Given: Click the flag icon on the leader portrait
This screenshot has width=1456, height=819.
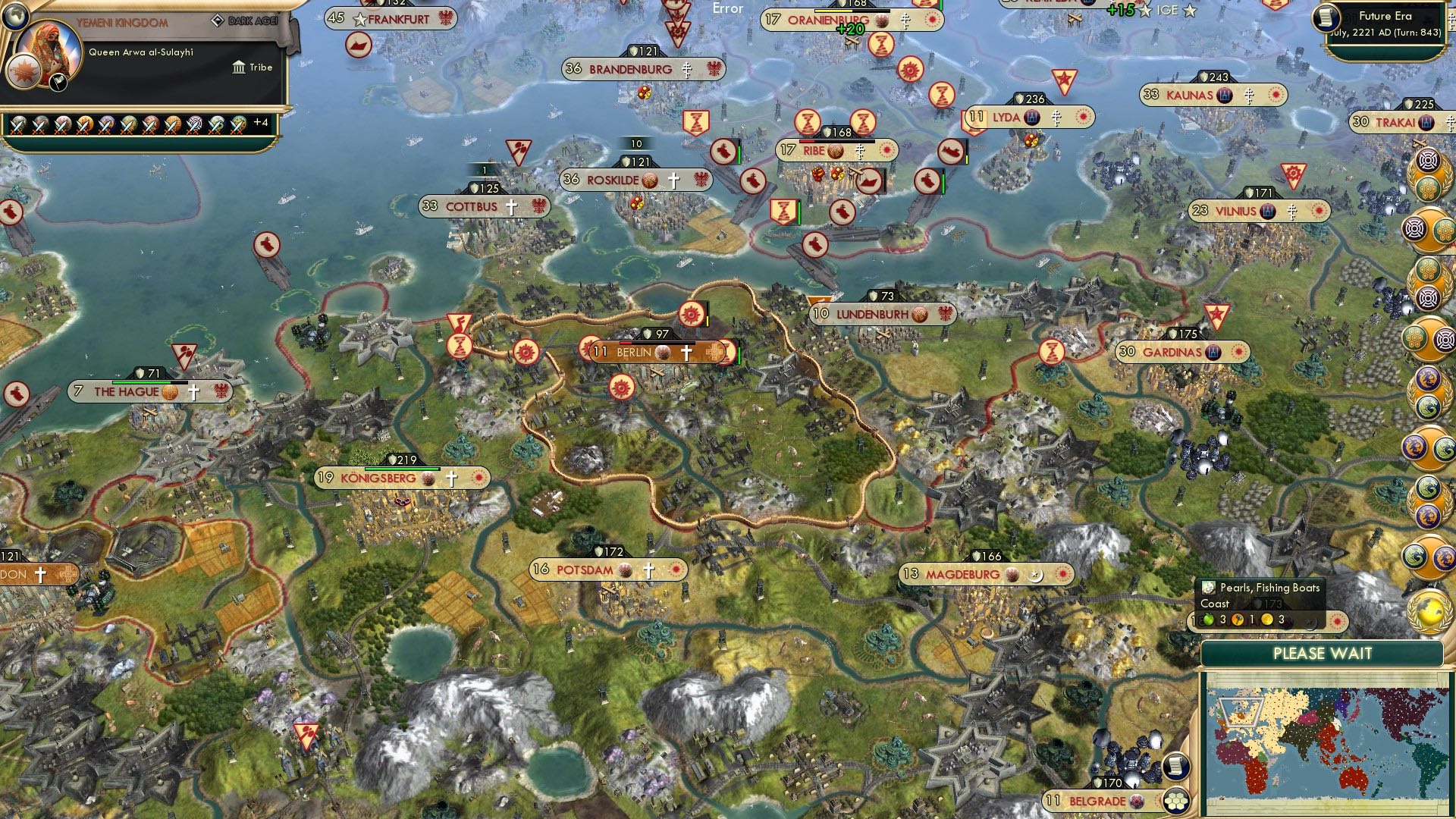Looking at the screenshot, I should tap(58, 83).
